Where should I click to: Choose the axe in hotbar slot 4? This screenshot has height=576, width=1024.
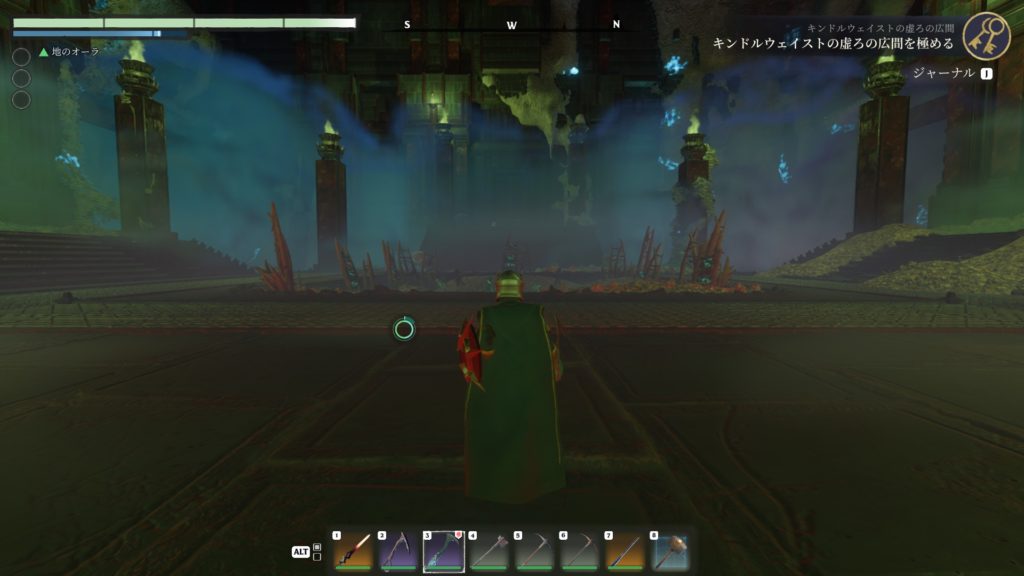[488, 551]
